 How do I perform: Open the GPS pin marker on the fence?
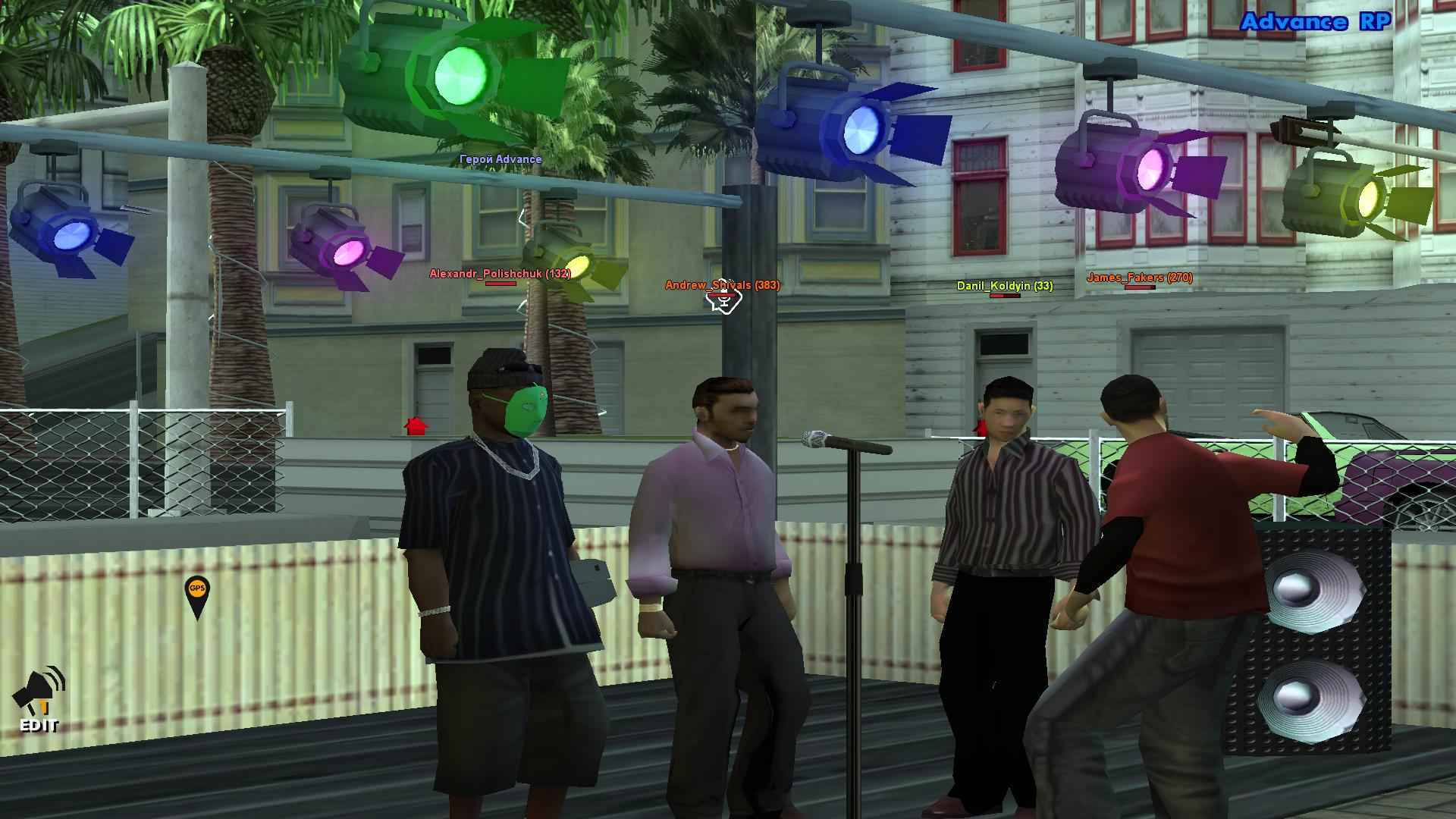pos(197,594)
